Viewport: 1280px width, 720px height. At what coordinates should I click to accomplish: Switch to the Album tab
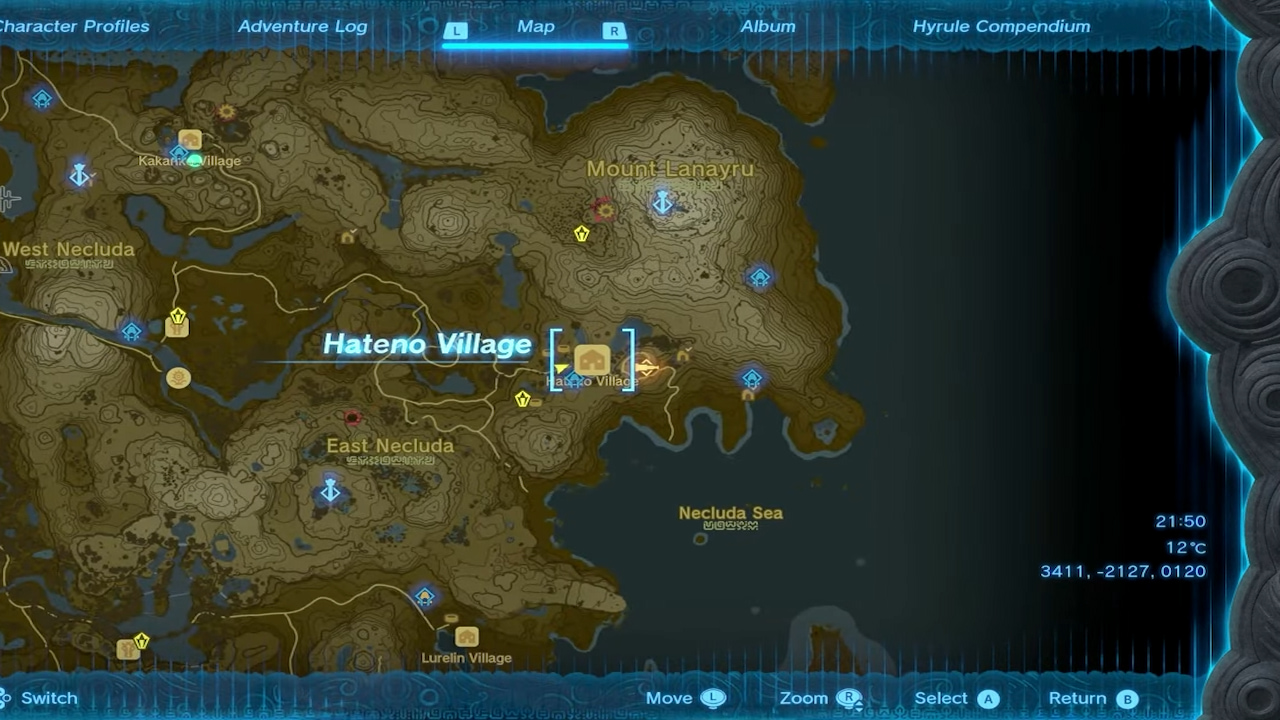pos(768,26)
